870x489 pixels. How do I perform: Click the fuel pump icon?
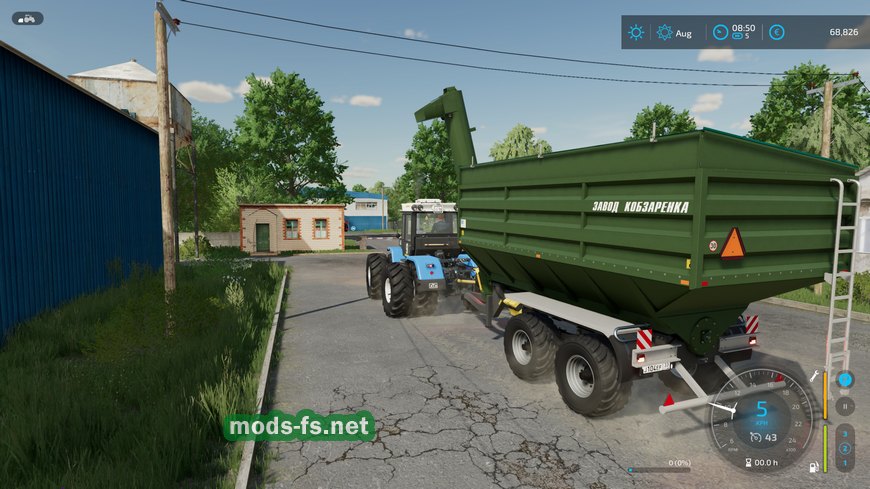tap(813, 467)
